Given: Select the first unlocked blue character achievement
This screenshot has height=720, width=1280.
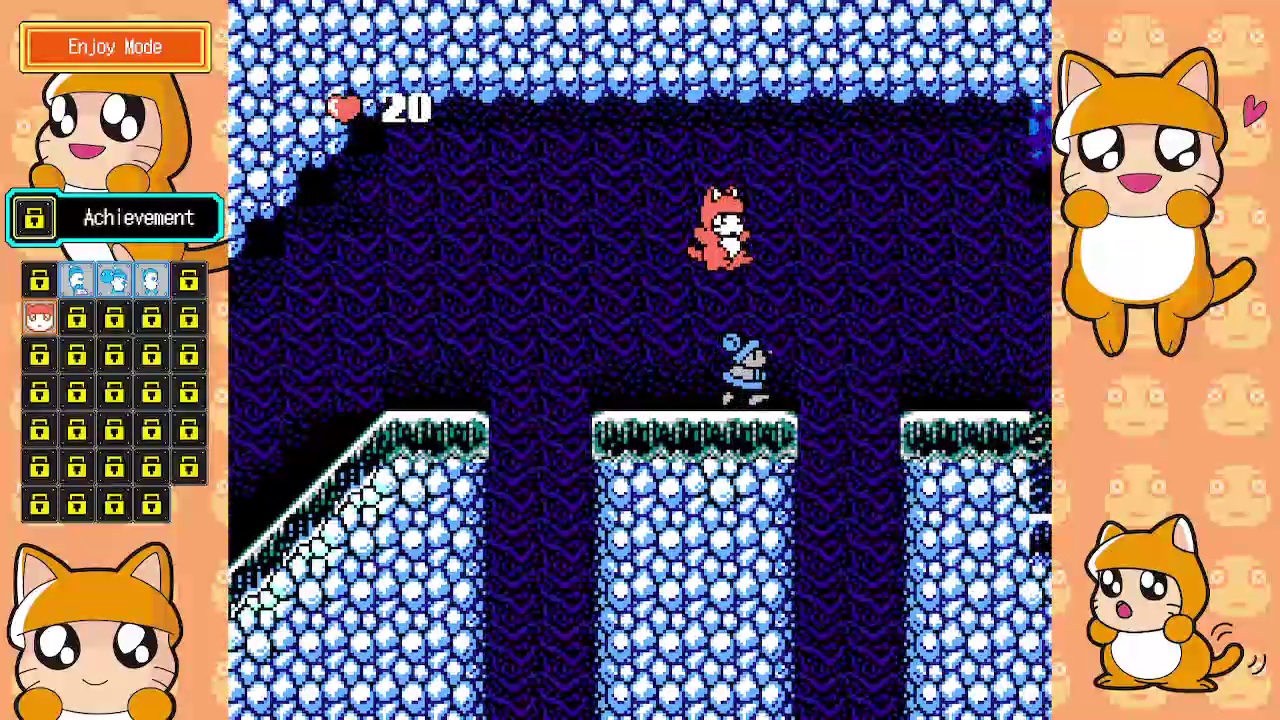Looking at the screenshot, I should (x=77, y=281).
